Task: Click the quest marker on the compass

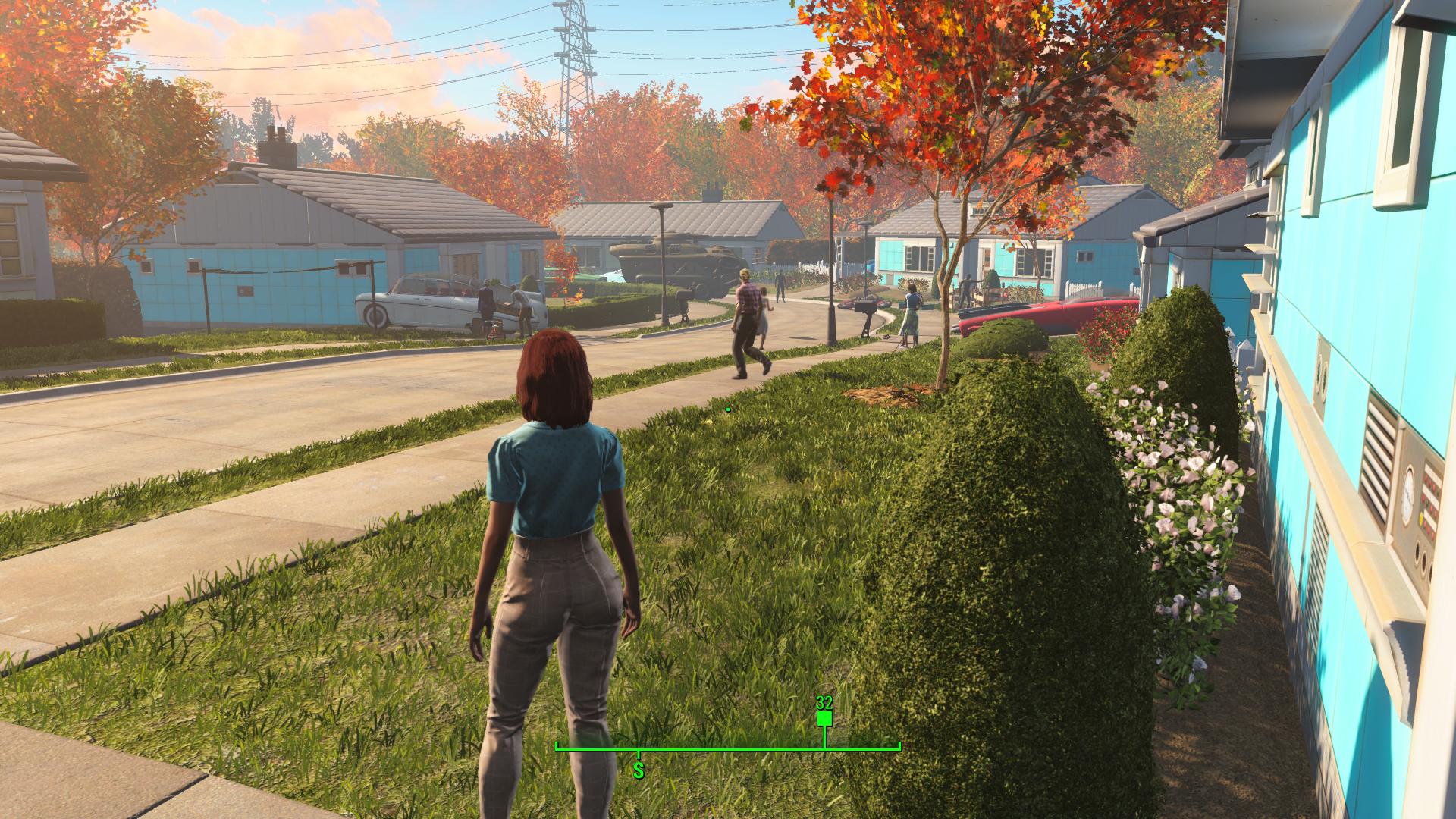Action: pyautogui.click(x=824, y=717)
